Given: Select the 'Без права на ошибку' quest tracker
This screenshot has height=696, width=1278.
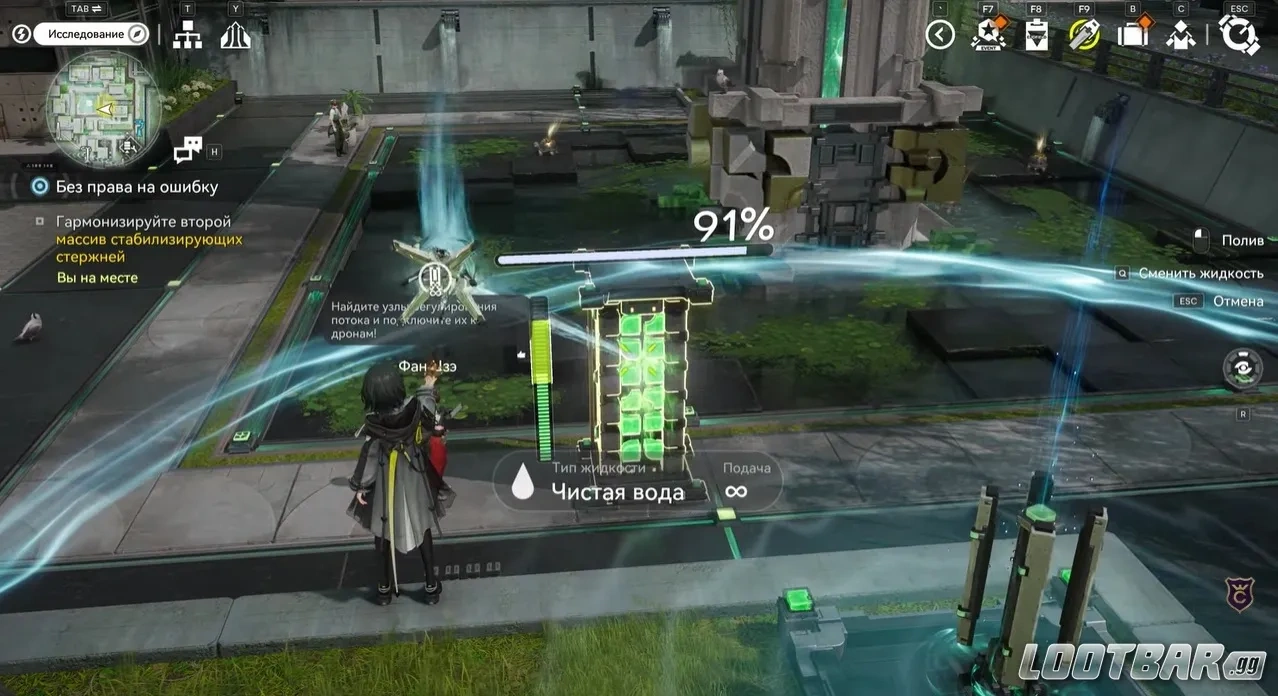Looking at the screenshot, I should [x=137, y=187].
